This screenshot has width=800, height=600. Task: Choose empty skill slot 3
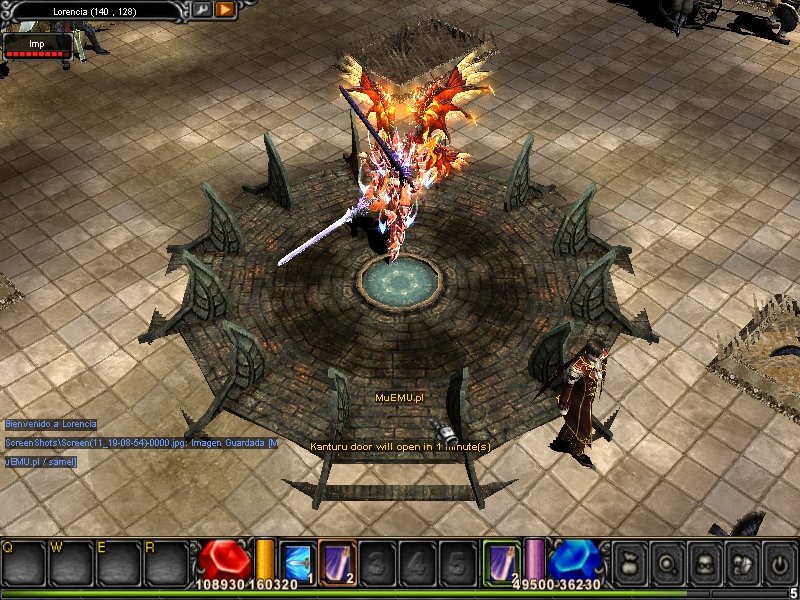pyautogui.click(x=375, y=561)
